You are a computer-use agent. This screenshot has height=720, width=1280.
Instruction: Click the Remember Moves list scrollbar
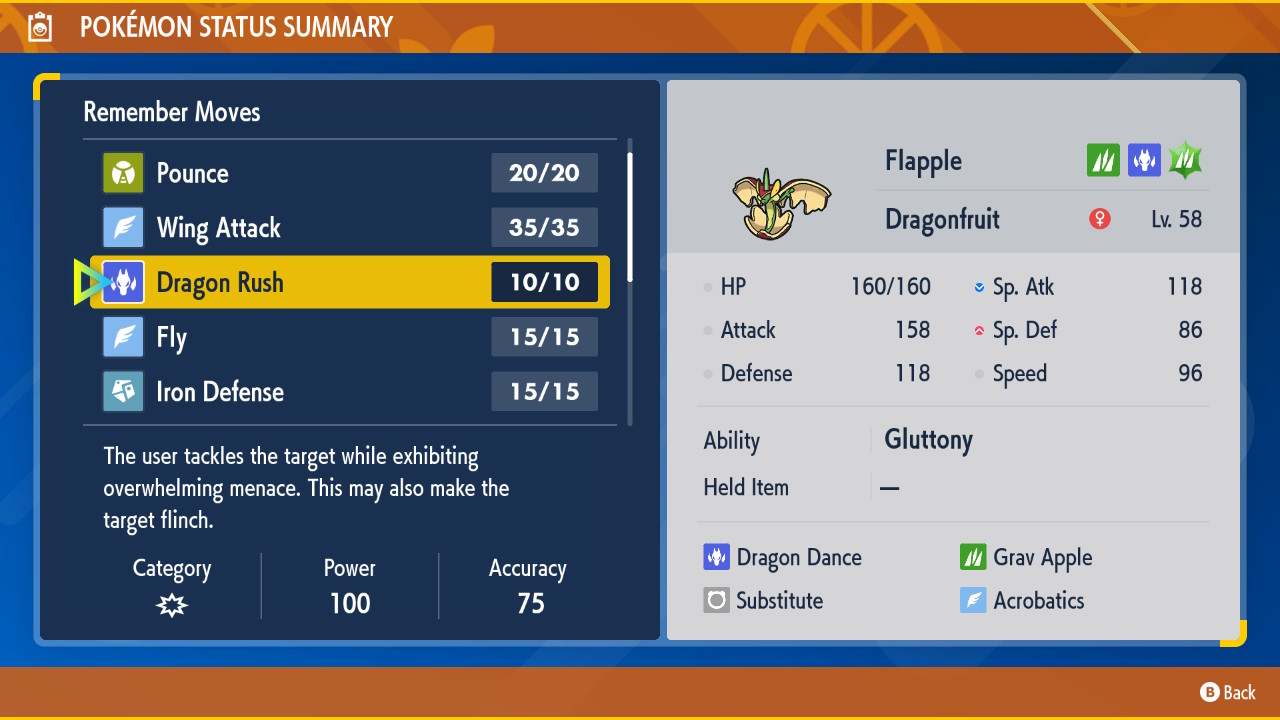click(x=629, y=215)
